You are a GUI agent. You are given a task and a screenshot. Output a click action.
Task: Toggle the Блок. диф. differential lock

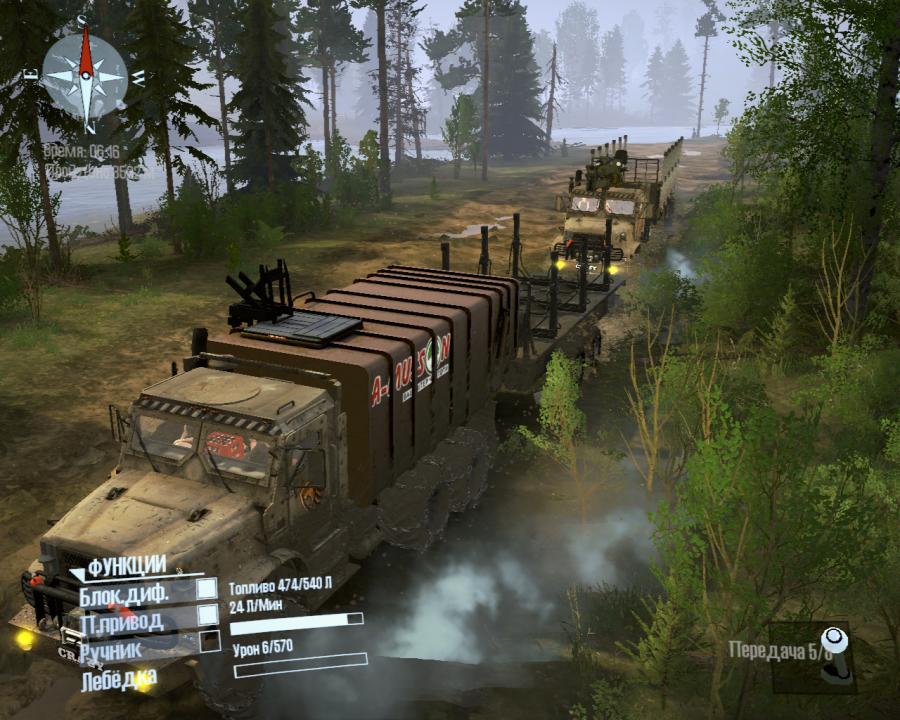pyautogui.click(x=207, y=590)
